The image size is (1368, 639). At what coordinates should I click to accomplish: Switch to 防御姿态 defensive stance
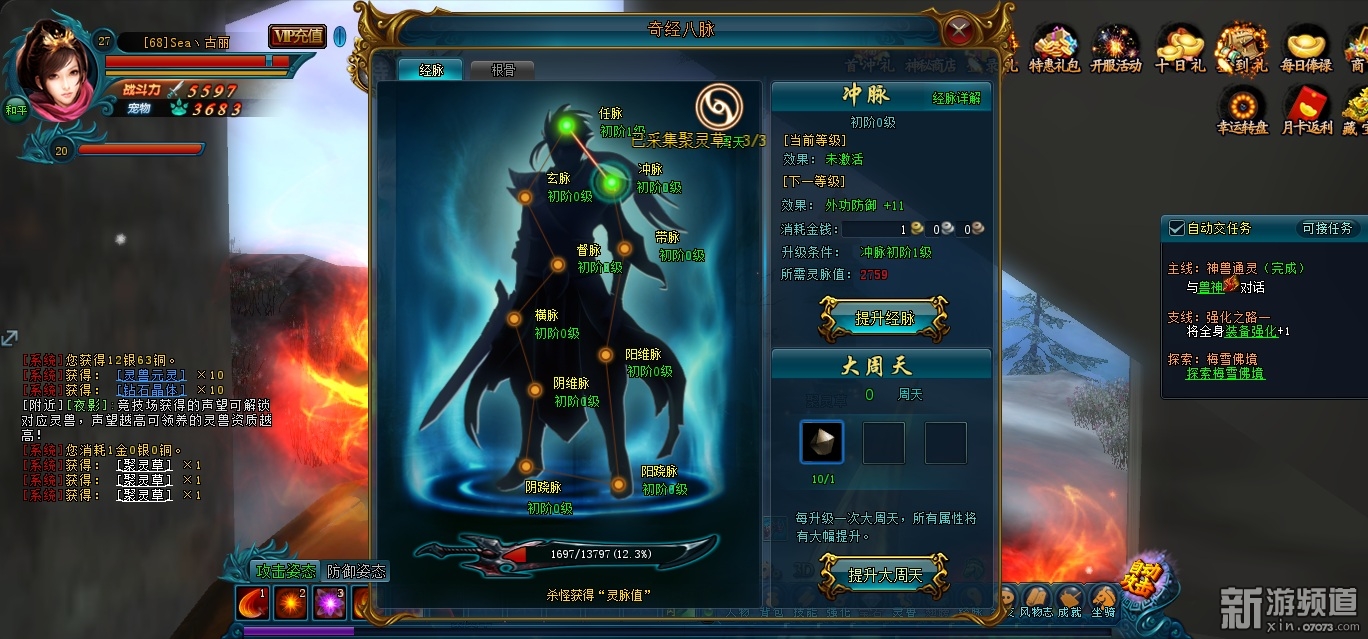point(357,571)
